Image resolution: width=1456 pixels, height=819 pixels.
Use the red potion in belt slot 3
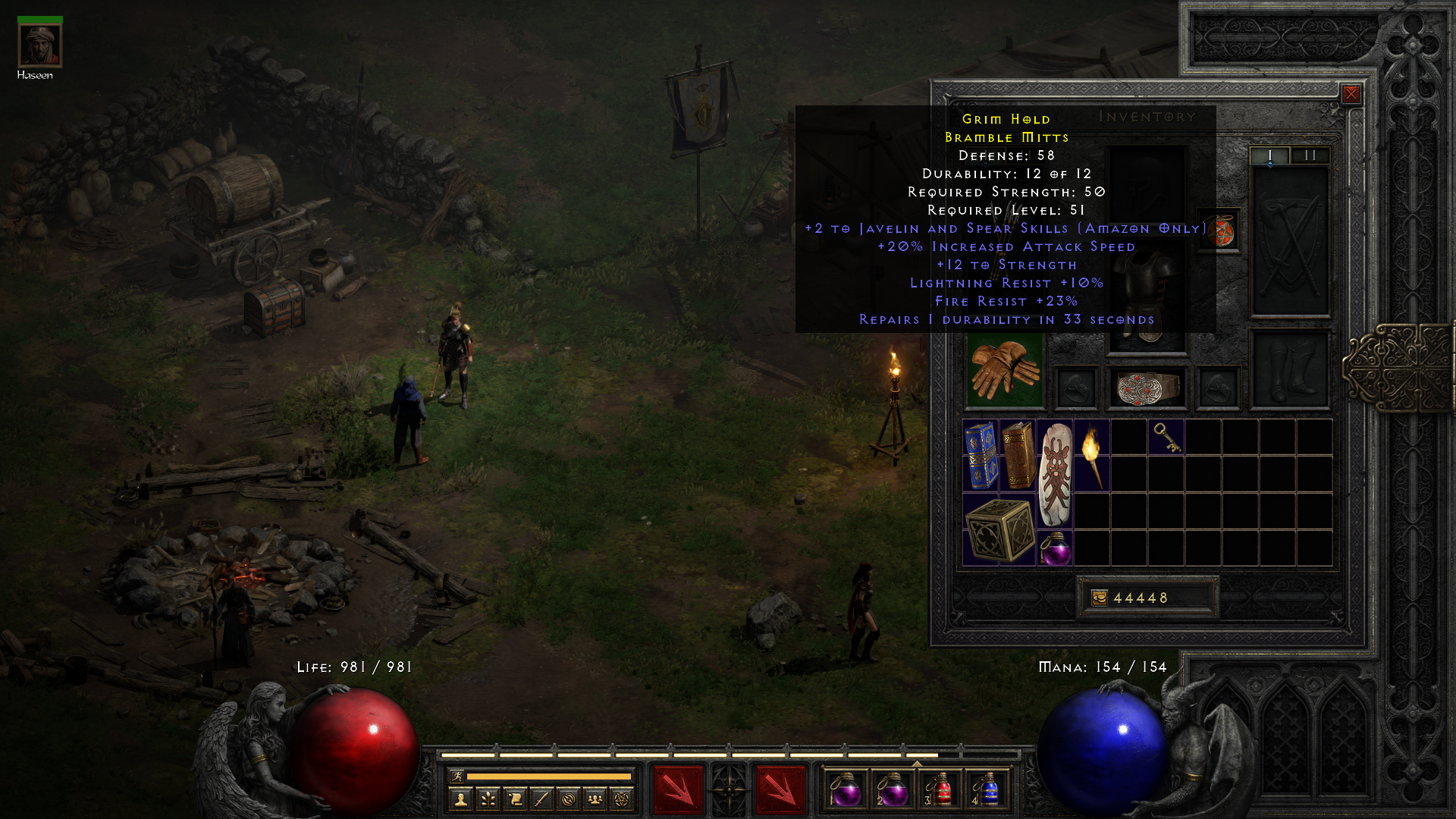point(940,789)
